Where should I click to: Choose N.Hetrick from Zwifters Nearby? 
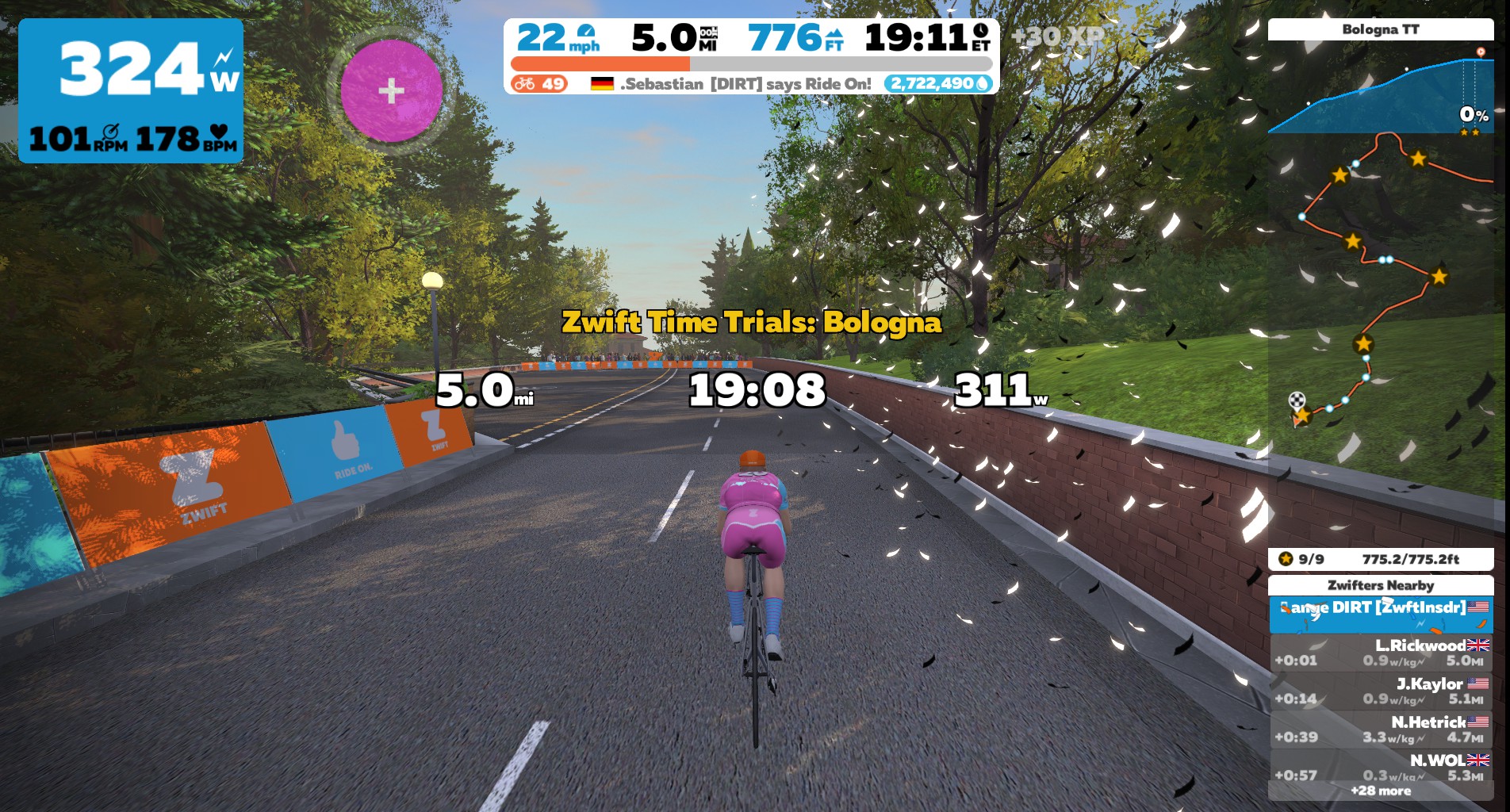pos(1380,729)
